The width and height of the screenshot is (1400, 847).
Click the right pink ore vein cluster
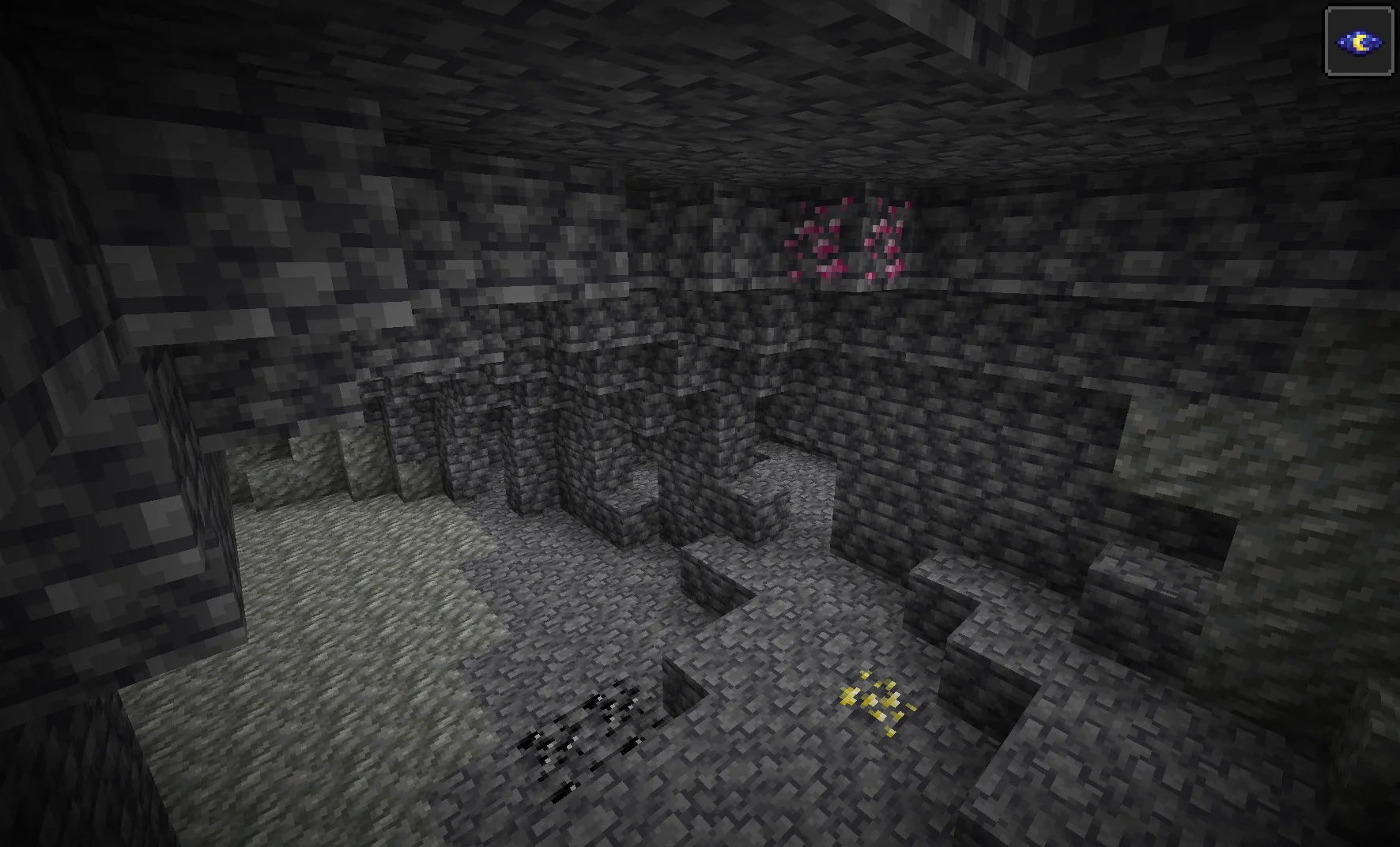(885, 241)
